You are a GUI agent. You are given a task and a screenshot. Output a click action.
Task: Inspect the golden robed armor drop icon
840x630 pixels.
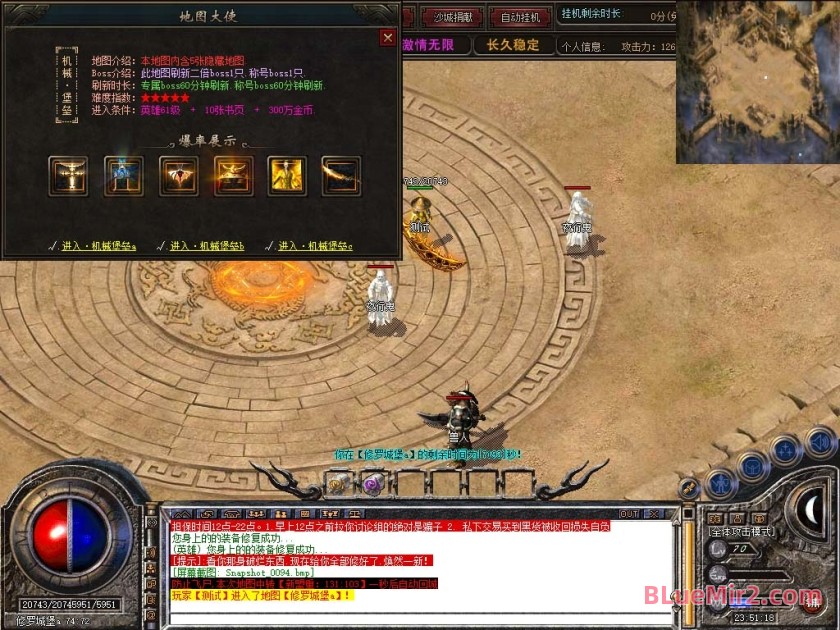tap(287, 176)
